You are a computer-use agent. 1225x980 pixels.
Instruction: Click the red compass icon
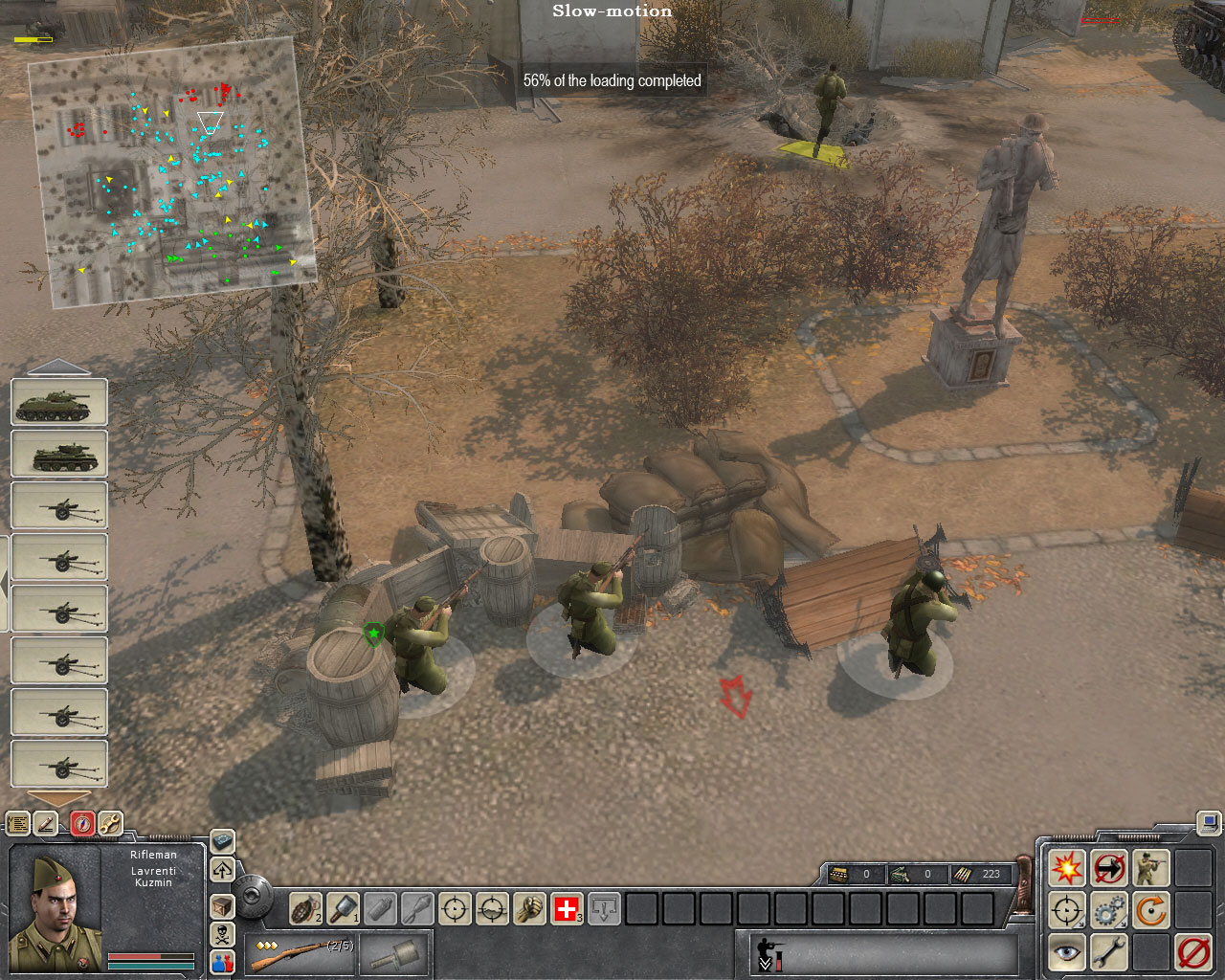click(83, 823)
